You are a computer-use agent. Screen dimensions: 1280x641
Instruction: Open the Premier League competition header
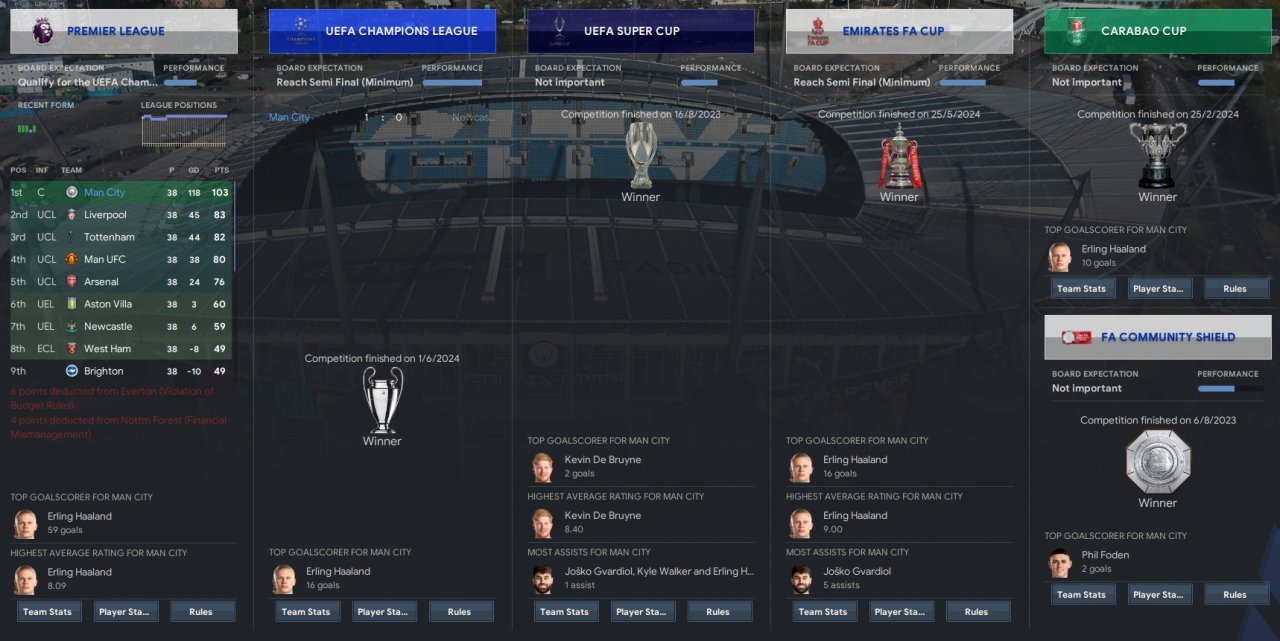(x=124, y=31)
